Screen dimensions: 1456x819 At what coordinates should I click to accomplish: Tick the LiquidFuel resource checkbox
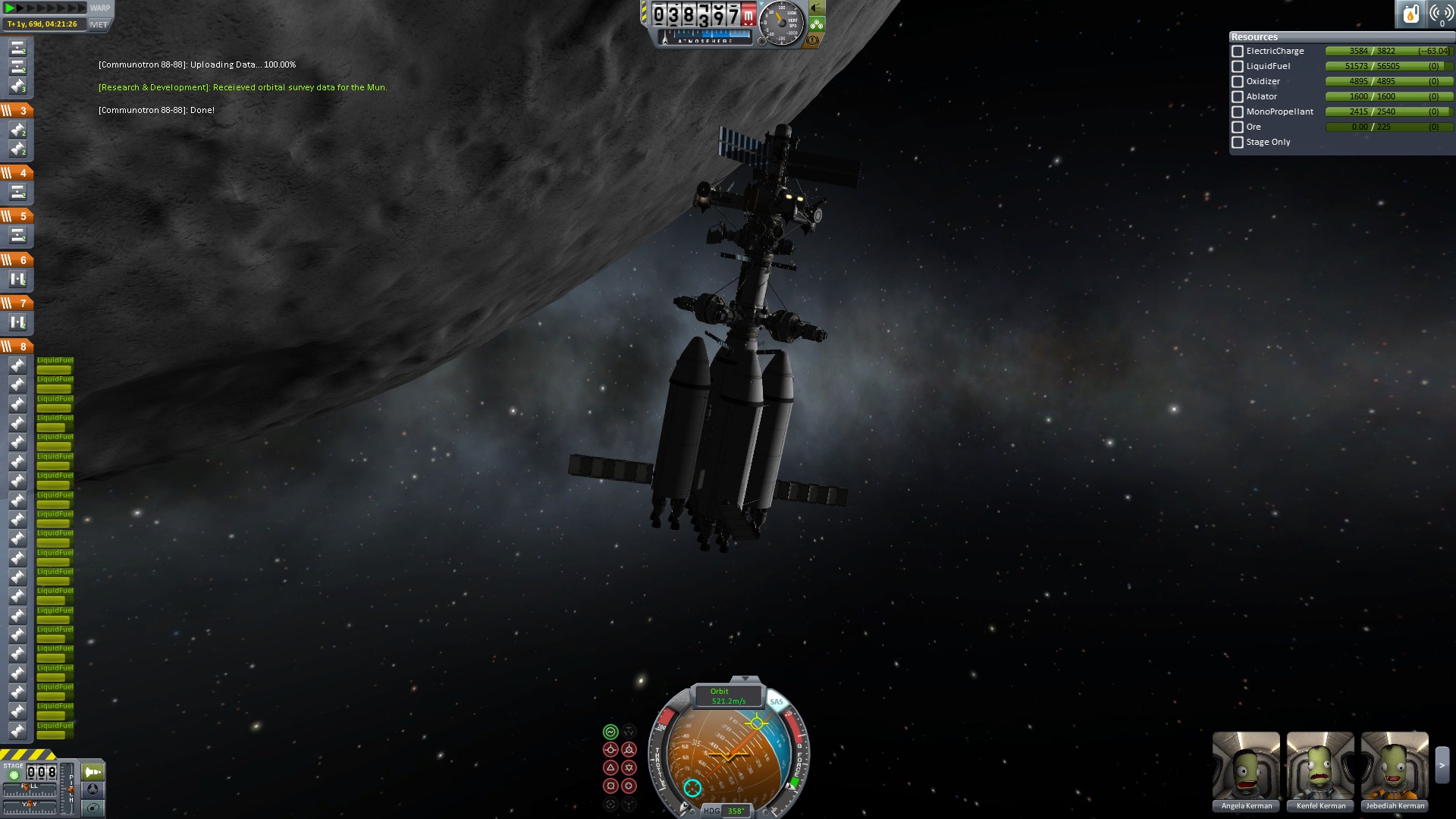(x=1238, y=67)
